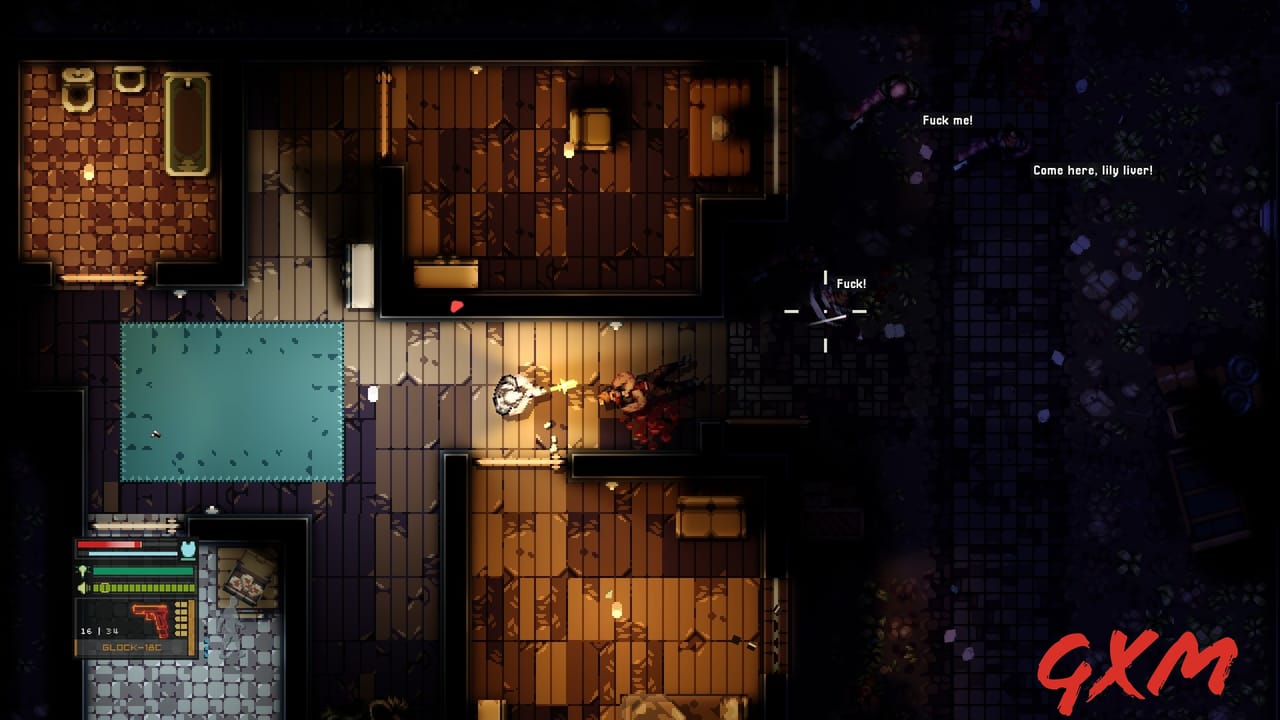Click the red blood drop marker near the bed
The width and height of the screenshot is (1280, 720).
457,307
